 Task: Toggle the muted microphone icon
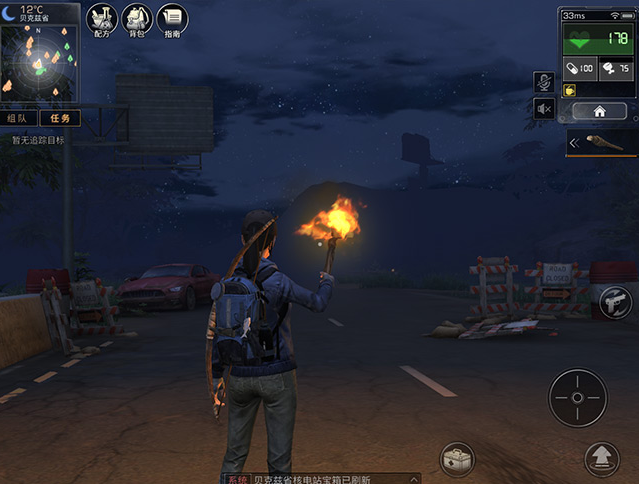coord(545,82)
